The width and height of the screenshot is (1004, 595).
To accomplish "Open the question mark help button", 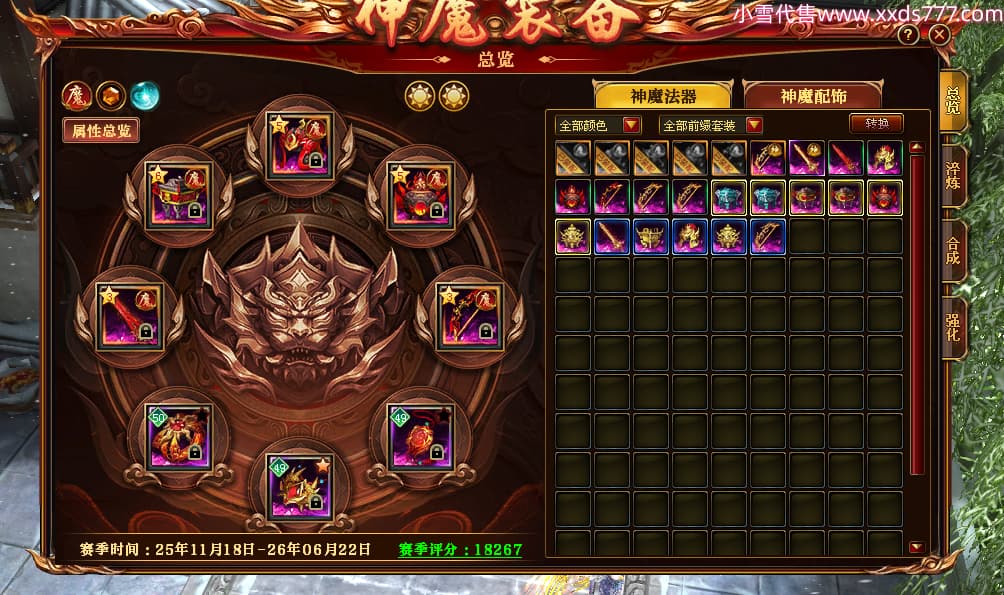I will 908,35.
